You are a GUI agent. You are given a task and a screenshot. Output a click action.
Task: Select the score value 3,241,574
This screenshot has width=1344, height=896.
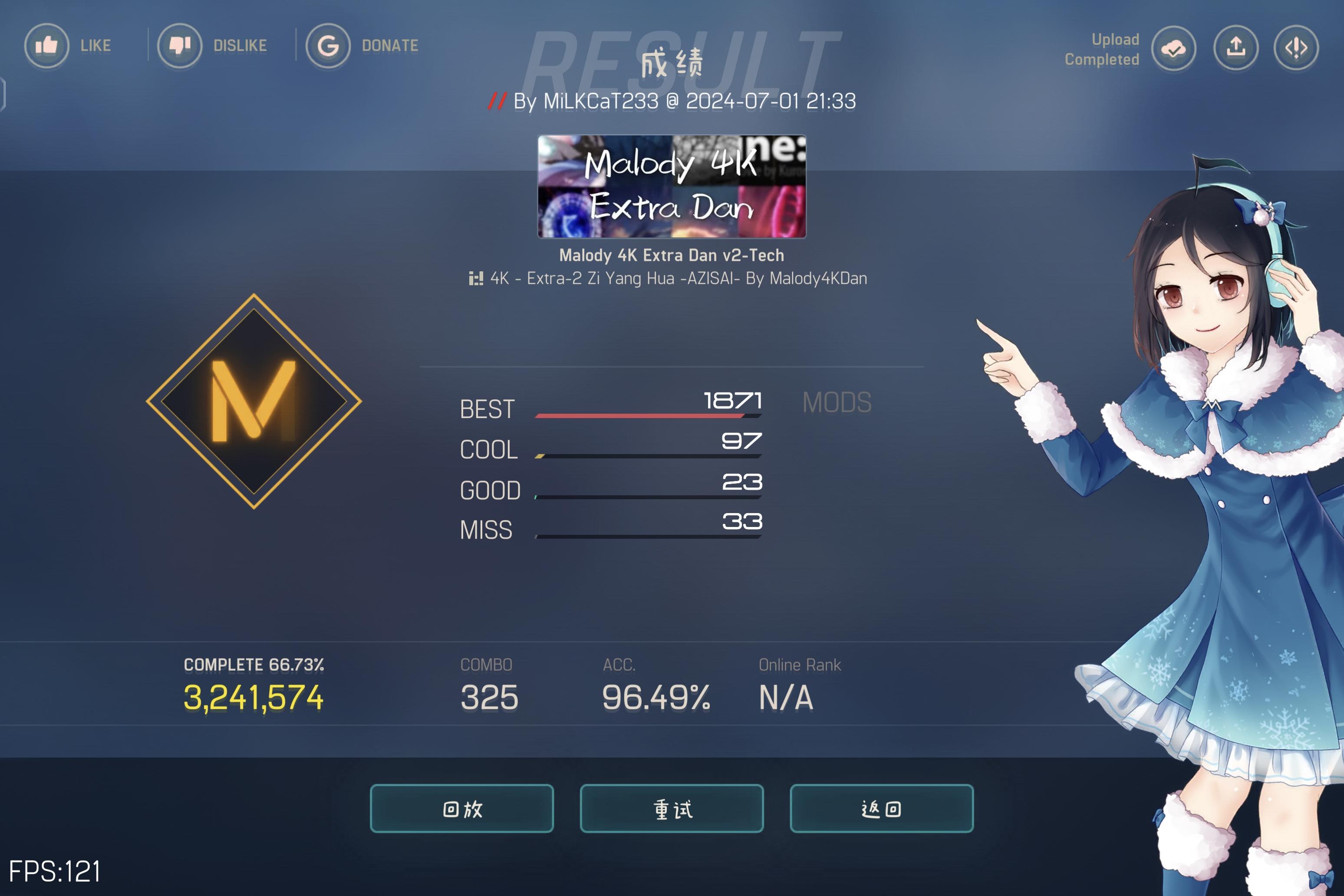click(254, 696)
